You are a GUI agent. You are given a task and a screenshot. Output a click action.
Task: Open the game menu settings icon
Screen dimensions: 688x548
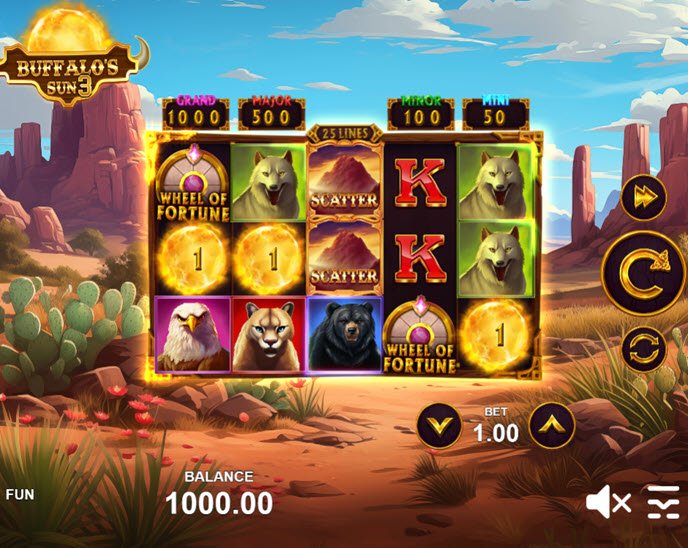click(663, 501)
